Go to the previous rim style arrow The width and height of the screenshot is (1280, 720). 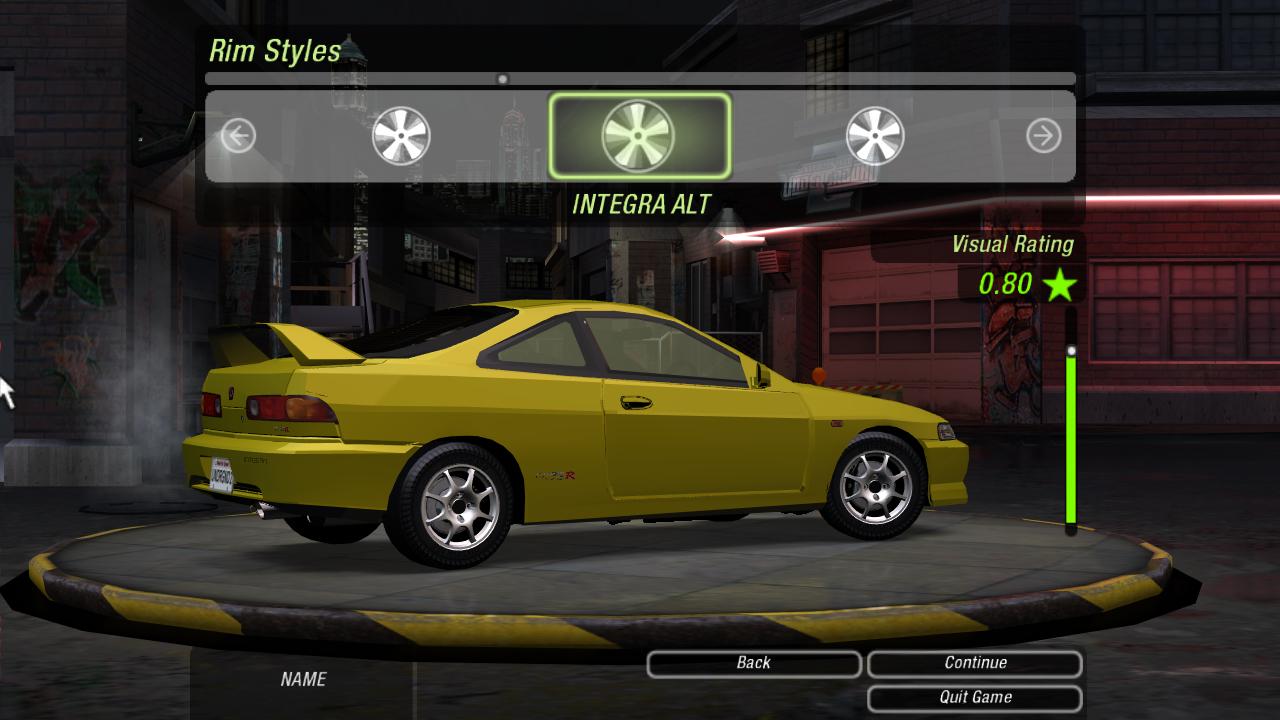click(x=238, y=135)
